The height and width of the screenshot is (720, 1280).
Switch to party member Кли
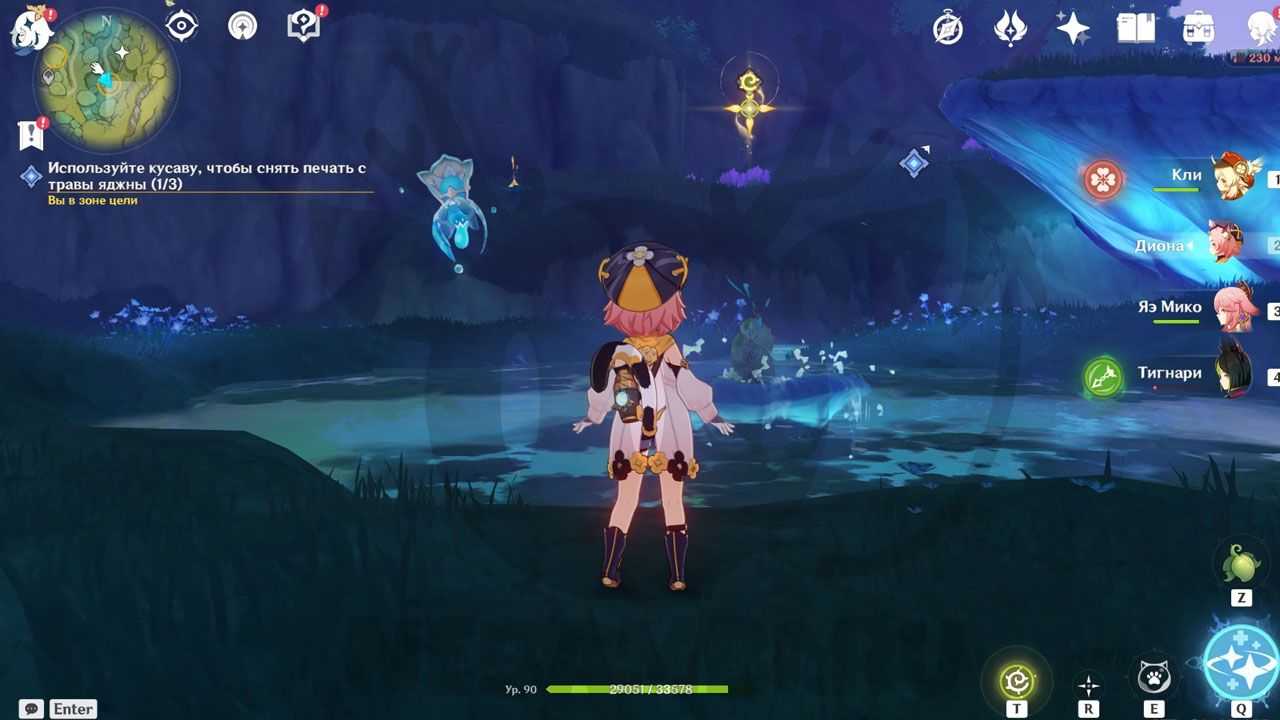[1236, 178]
